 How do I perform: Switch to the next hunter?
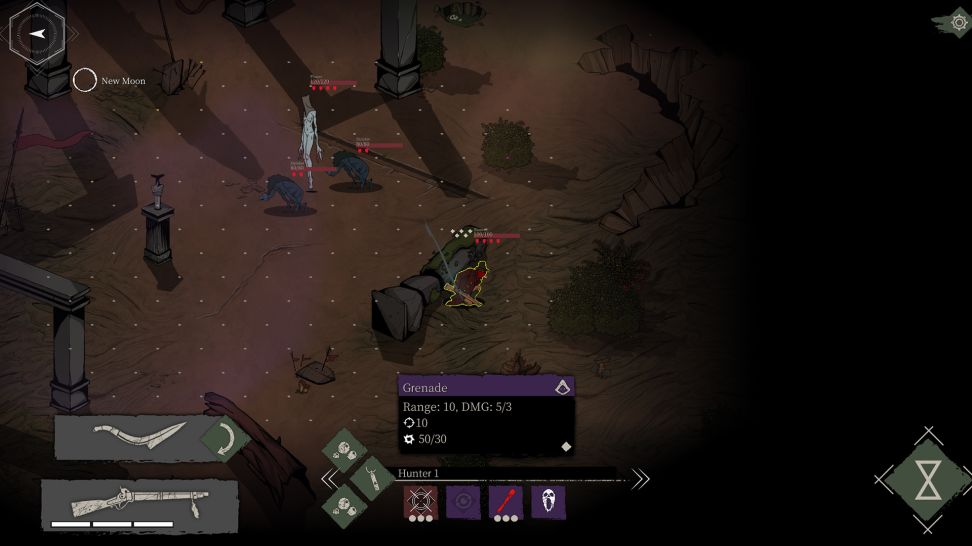[640, 479]
